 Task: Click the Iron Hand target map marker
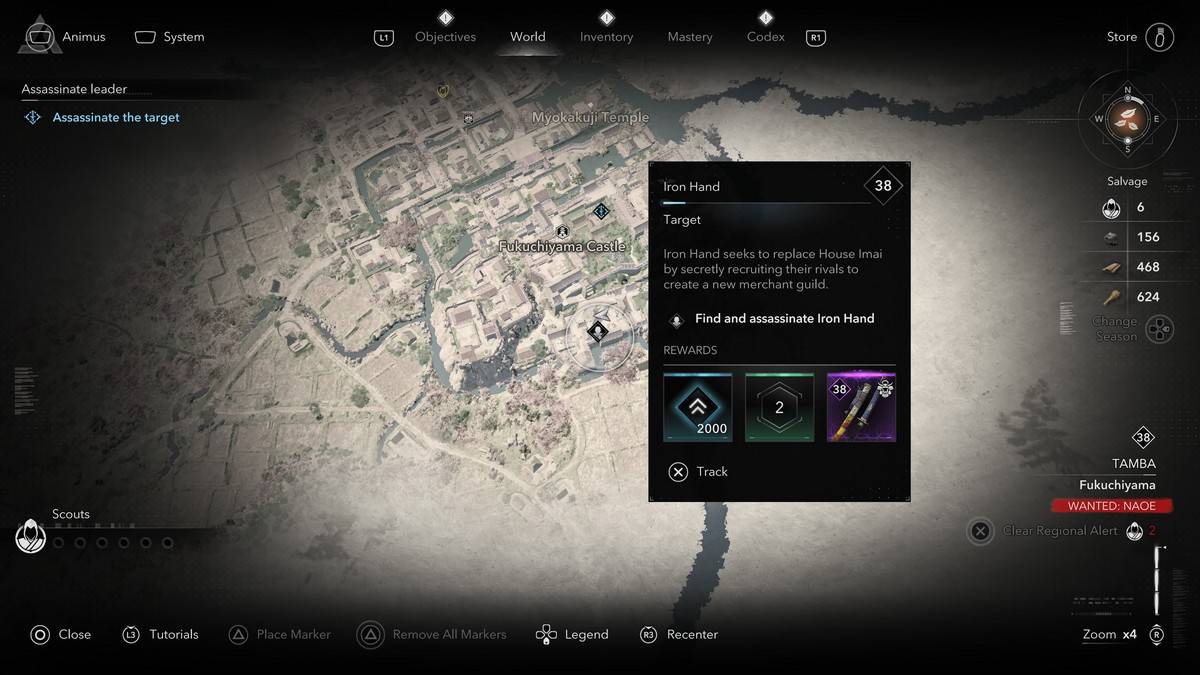[x=598, y=331]
